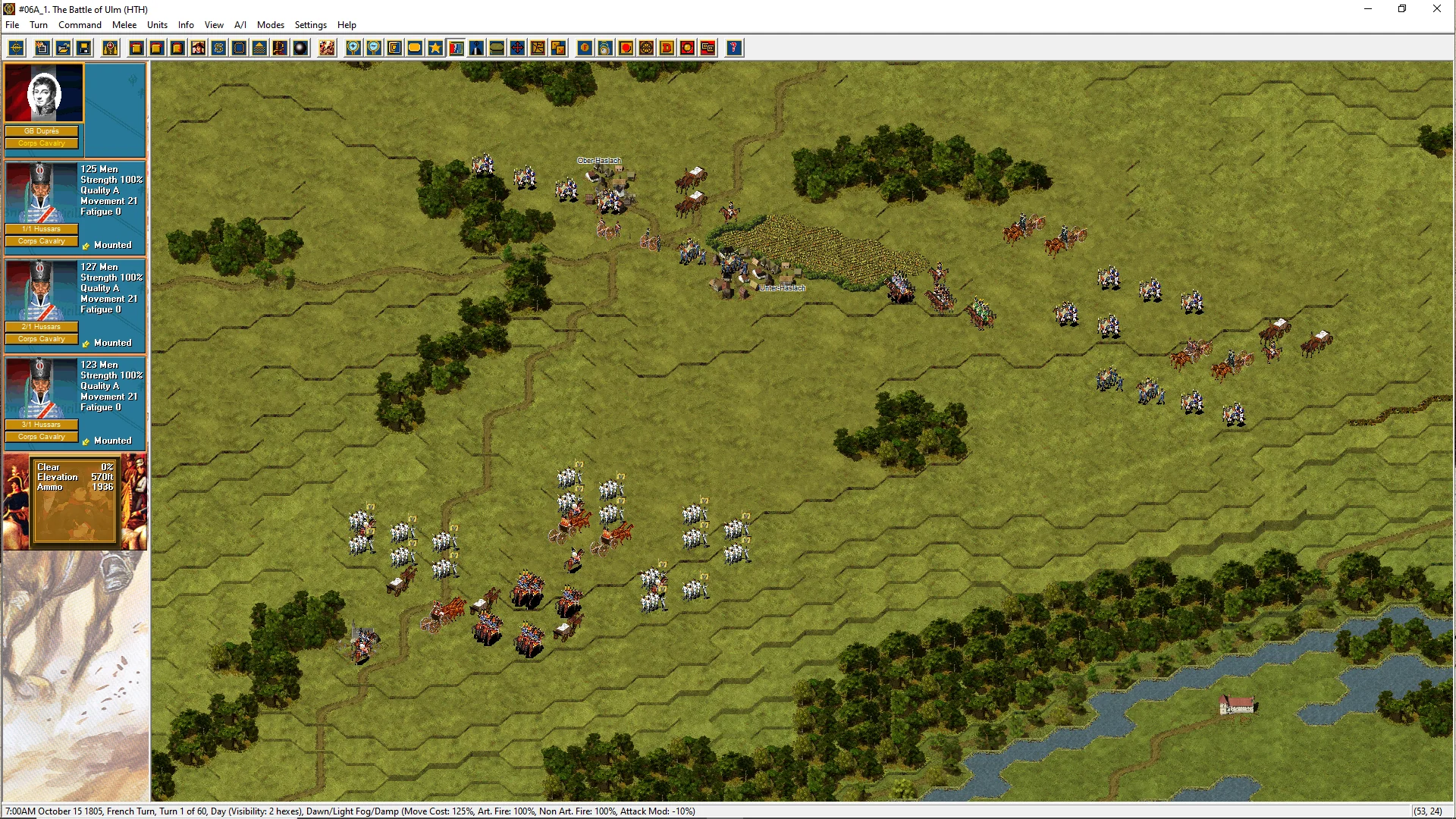Click the floppy disk save toolbar button
Image resolution: width=1456 pixels, height=819 pixels.
tap(84, 49)
